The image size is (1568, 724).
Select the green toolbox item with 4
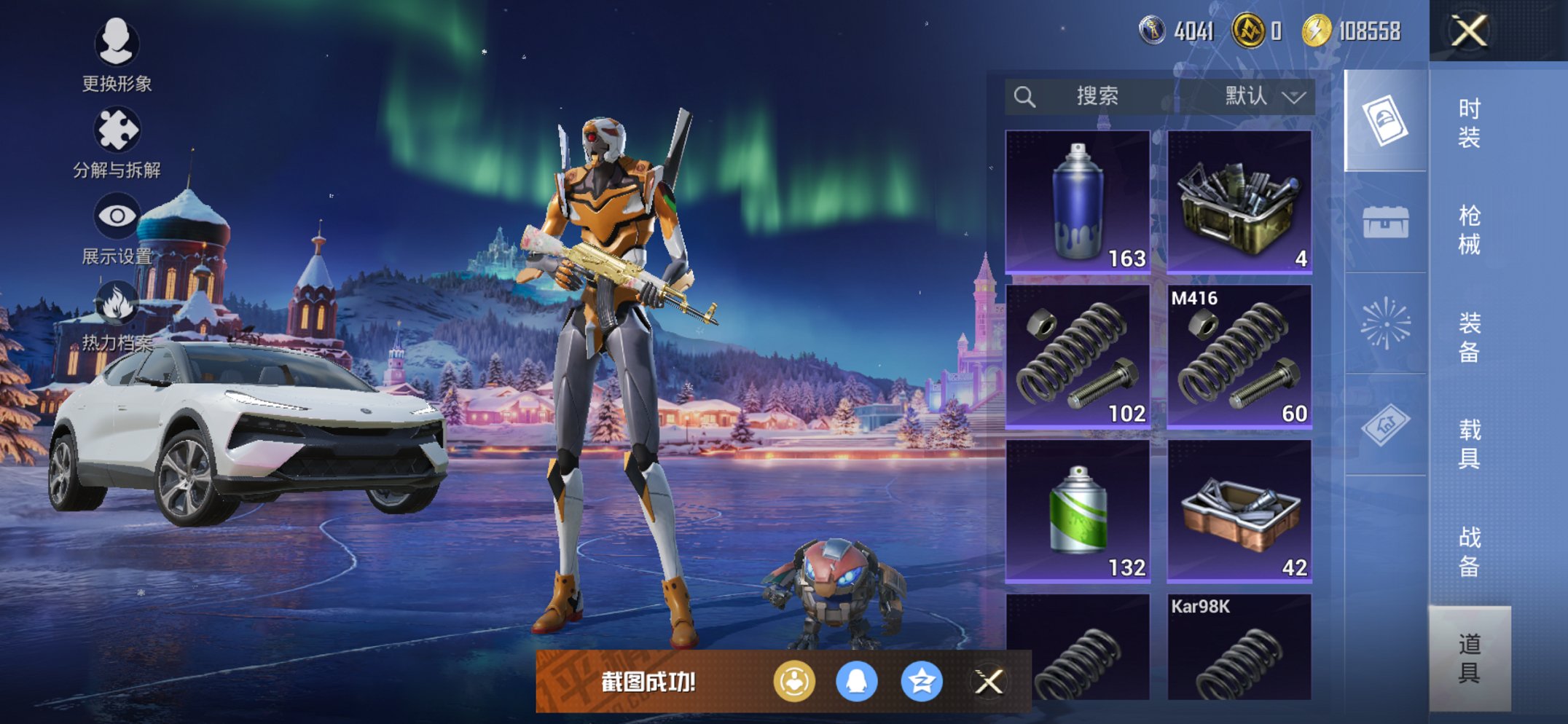pyautogui.click(x=1239, y=202)
